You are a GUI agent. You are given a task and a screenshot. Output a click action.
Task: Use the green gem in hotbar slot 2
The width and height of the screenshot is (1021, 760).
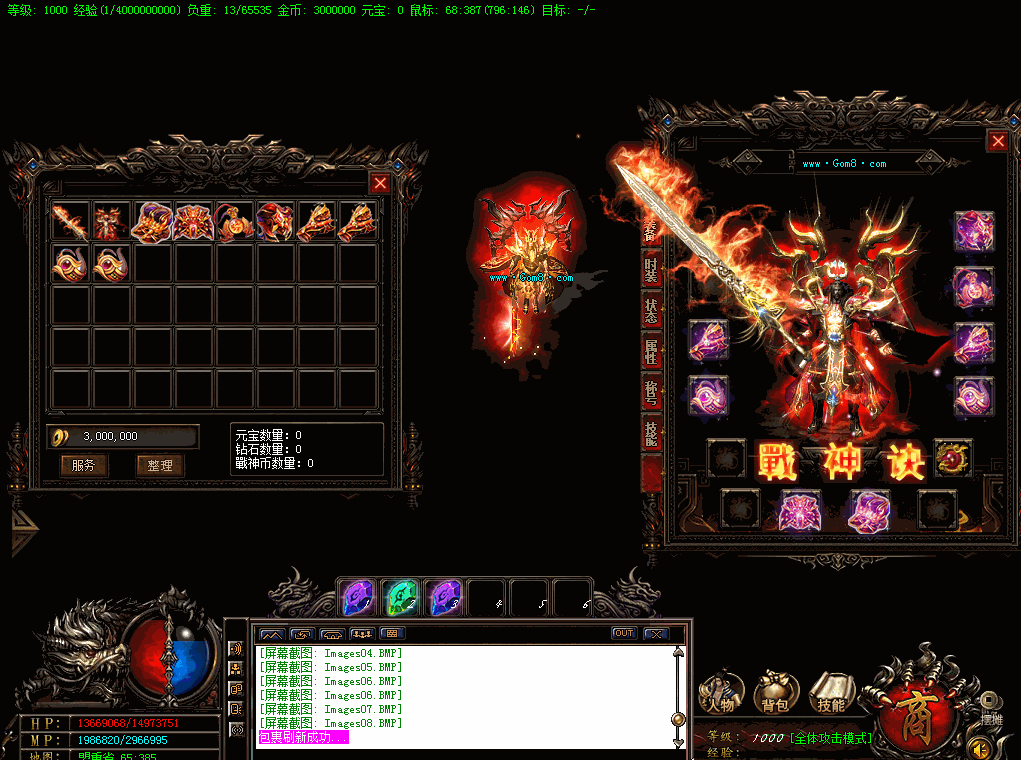(x=401, y=597)
